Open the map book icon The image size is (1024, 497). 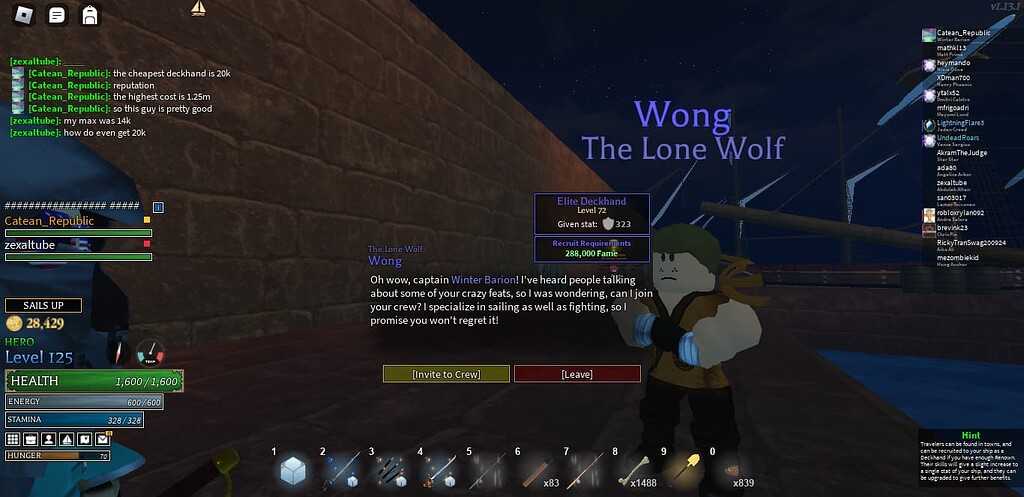(x=84, y=439)
